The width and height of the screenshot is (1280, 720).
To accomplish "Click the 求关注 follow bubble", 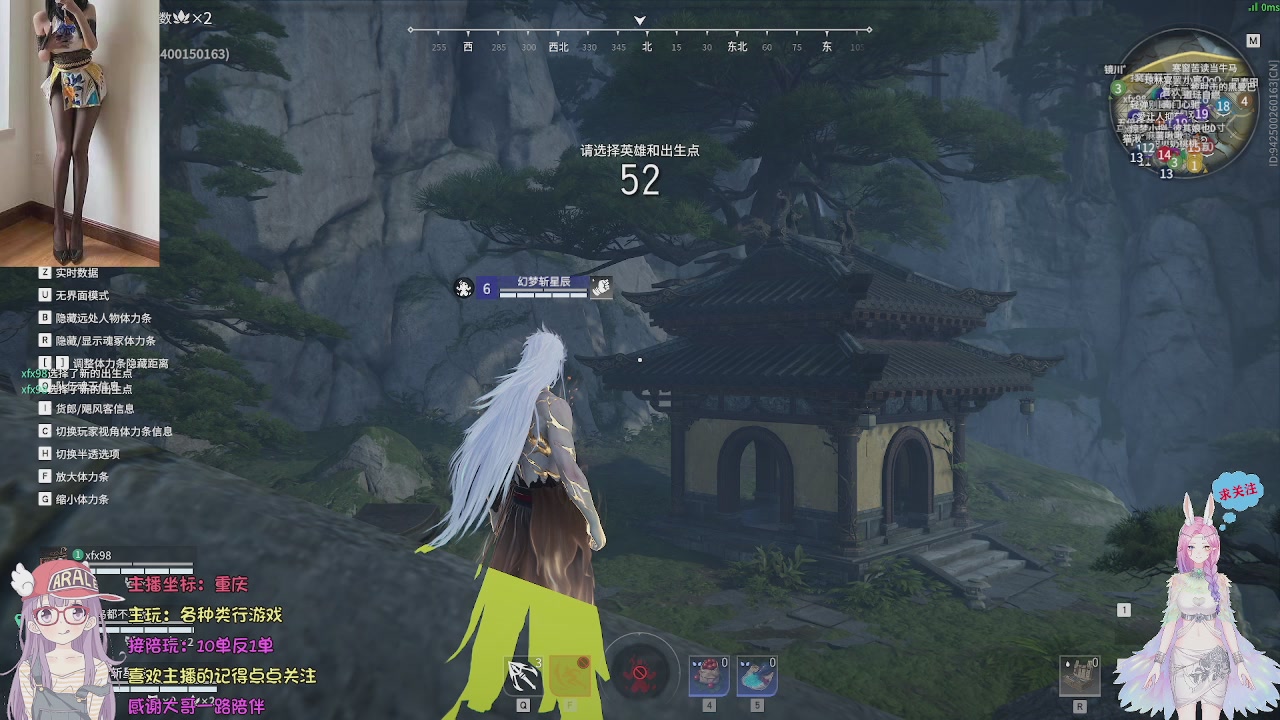I will tap(1238, 492).
